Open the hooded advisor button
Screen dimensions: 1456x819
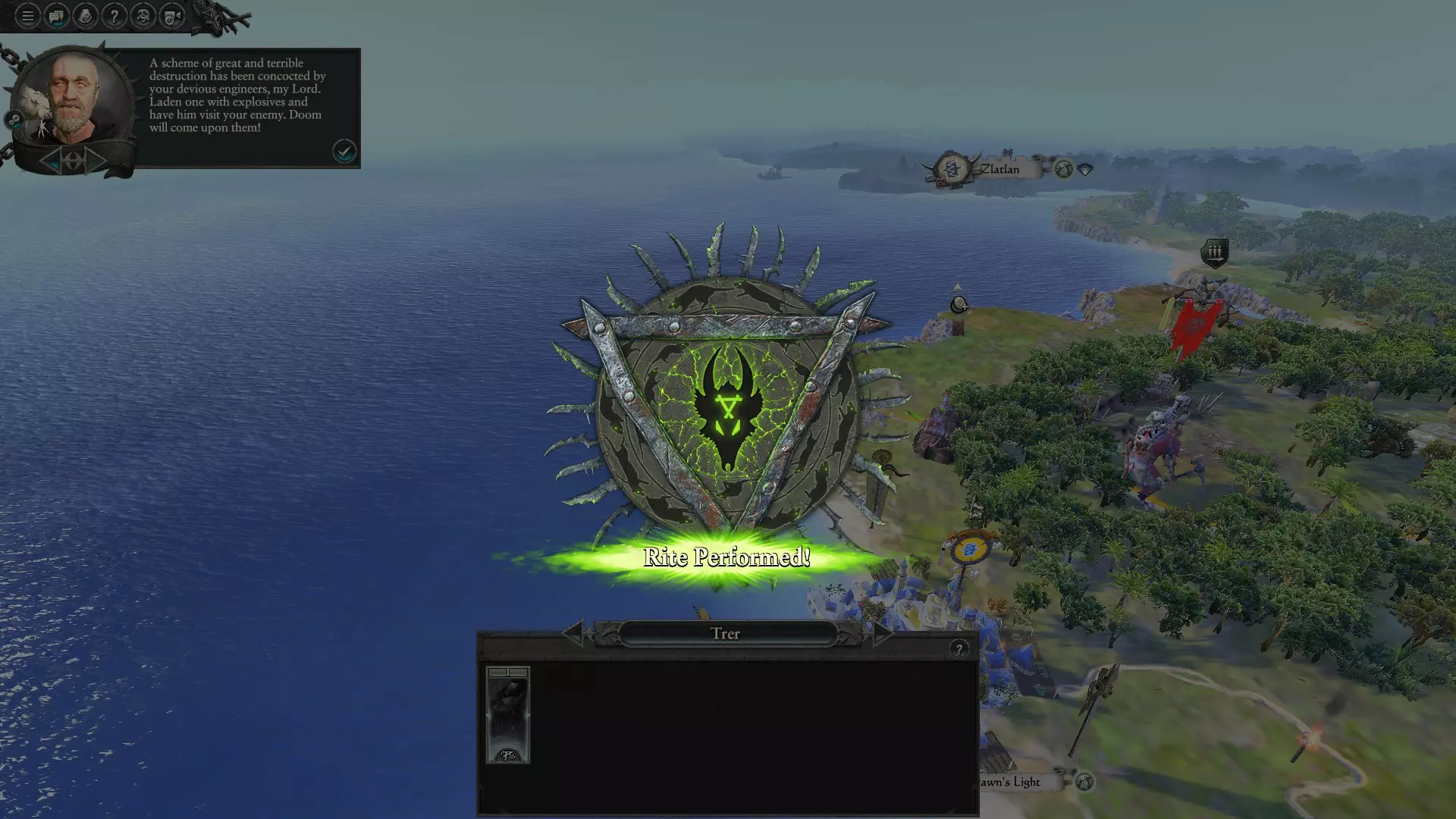85,16
